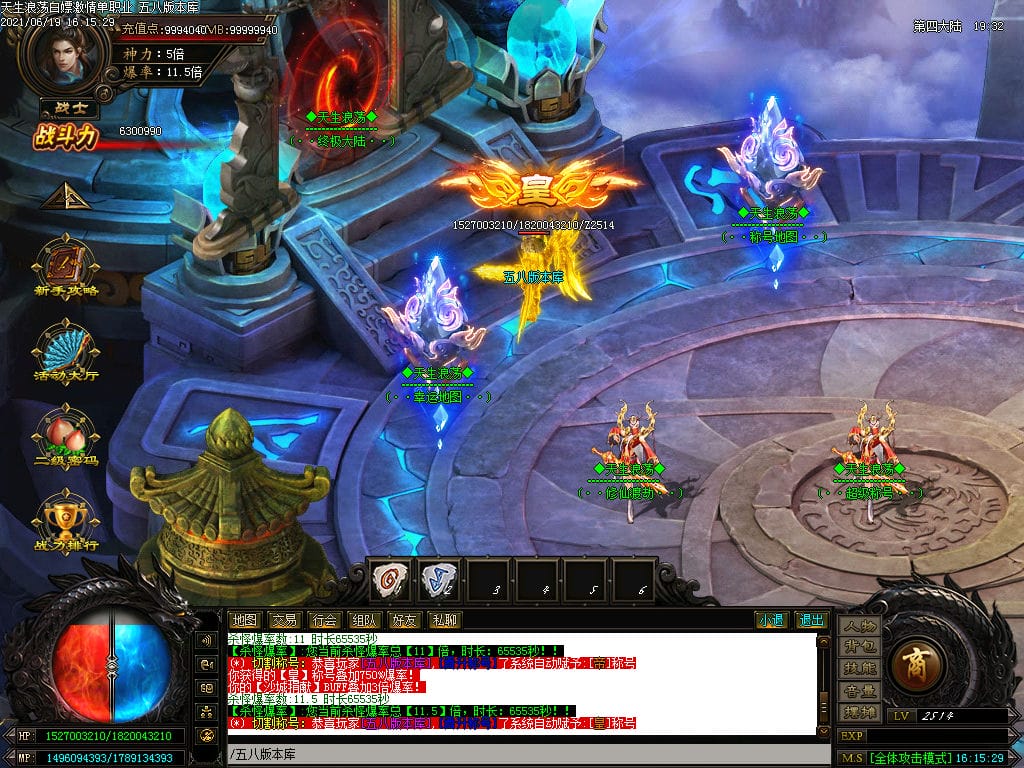Show the 技能 skills window

860,668
